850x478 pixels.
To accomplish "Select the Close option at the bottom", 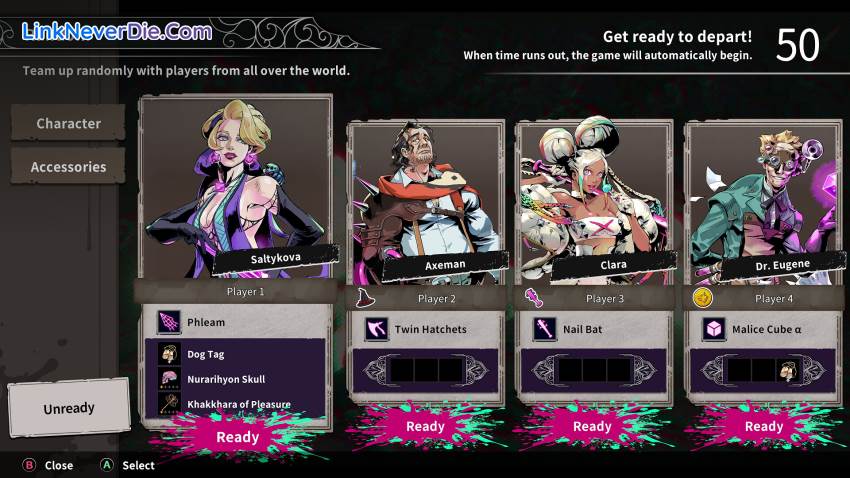I will pos(48,465).
